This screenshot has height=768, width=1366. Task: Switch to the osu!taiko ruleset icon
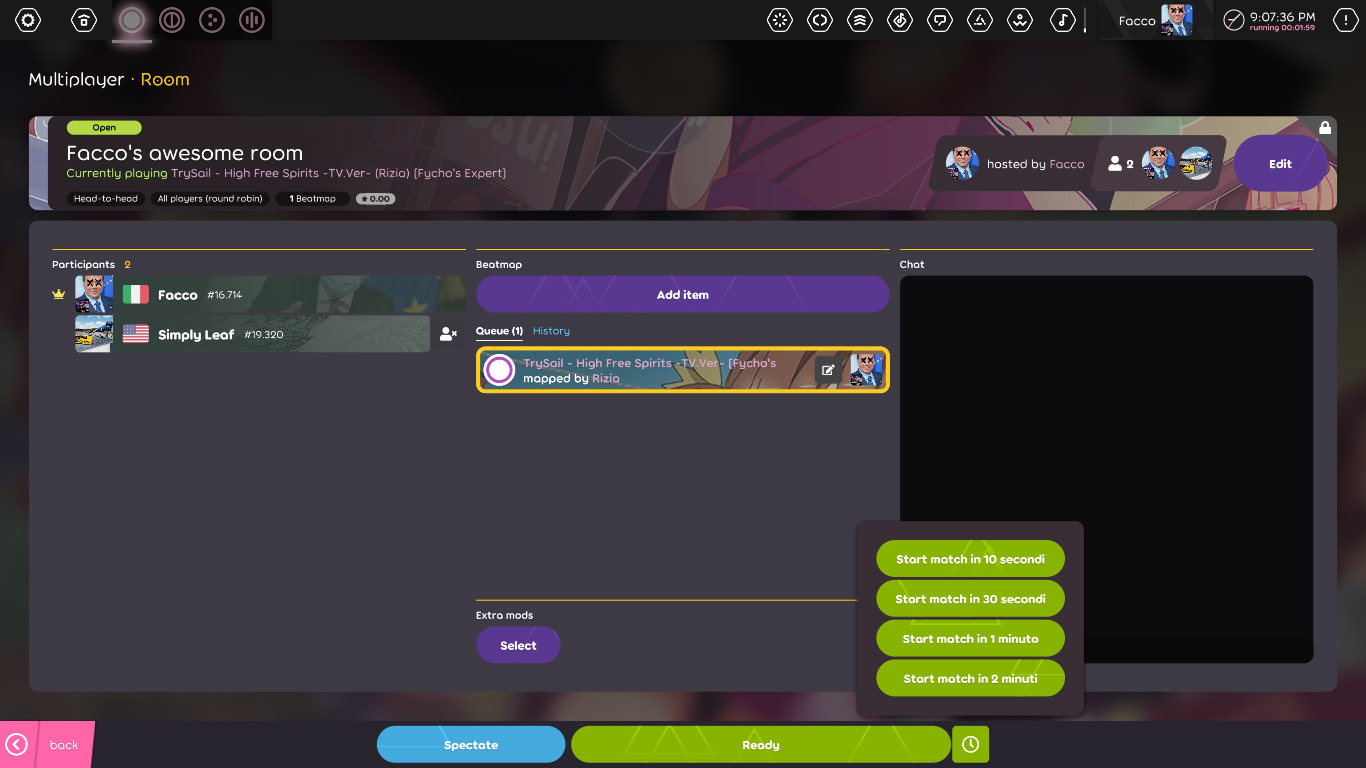(x=171, y=20)
